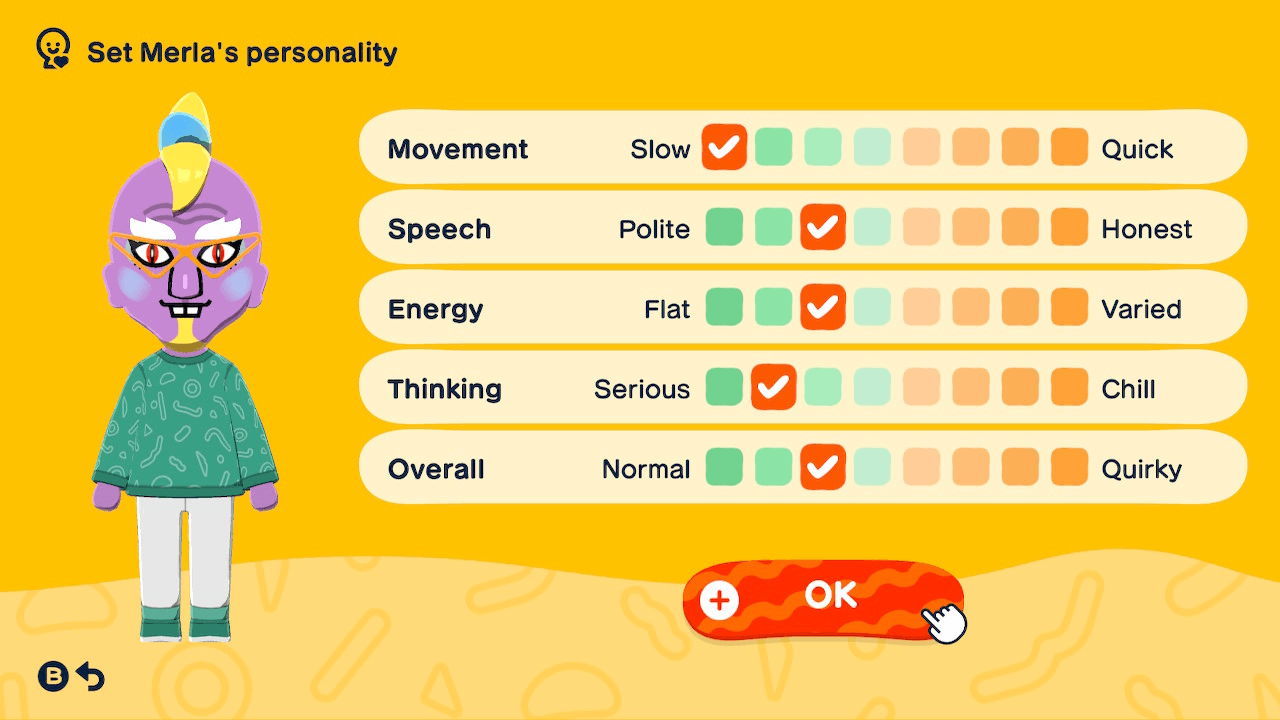Click the Flat label in the Energy row

(668, 308)
